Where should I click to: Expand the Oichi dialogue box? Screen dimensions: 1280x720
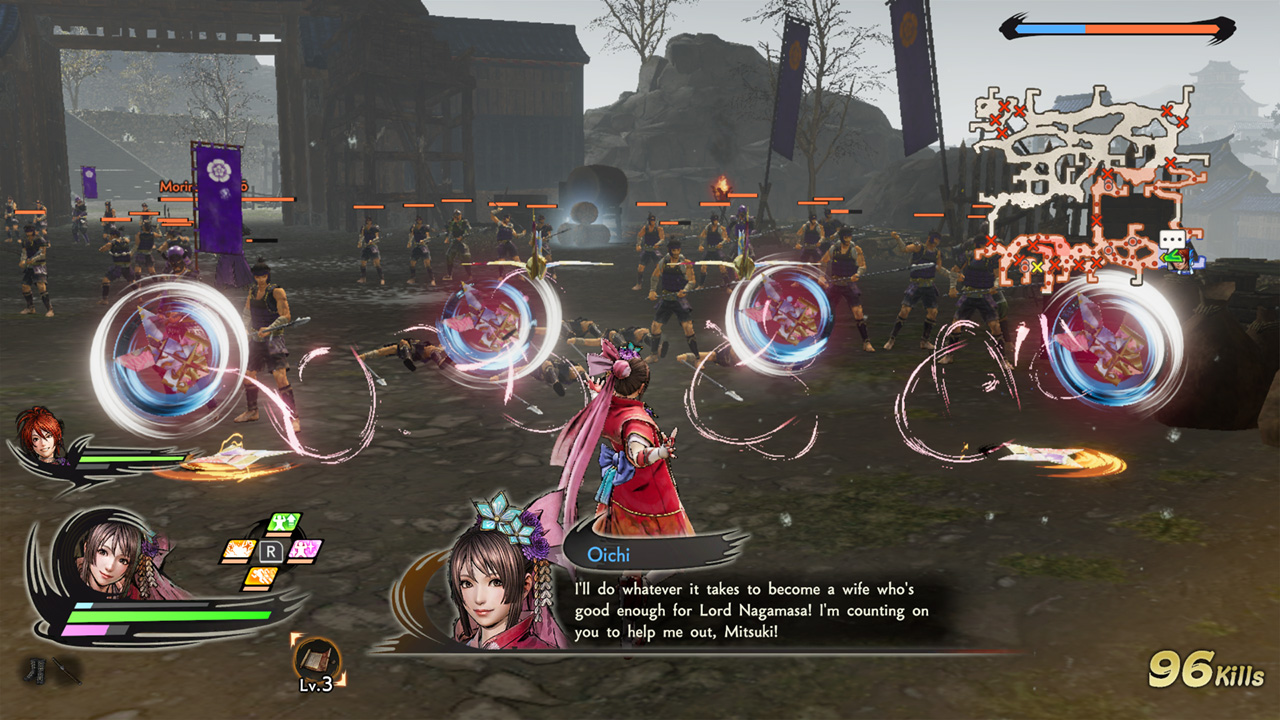click(x=755, y=608)
